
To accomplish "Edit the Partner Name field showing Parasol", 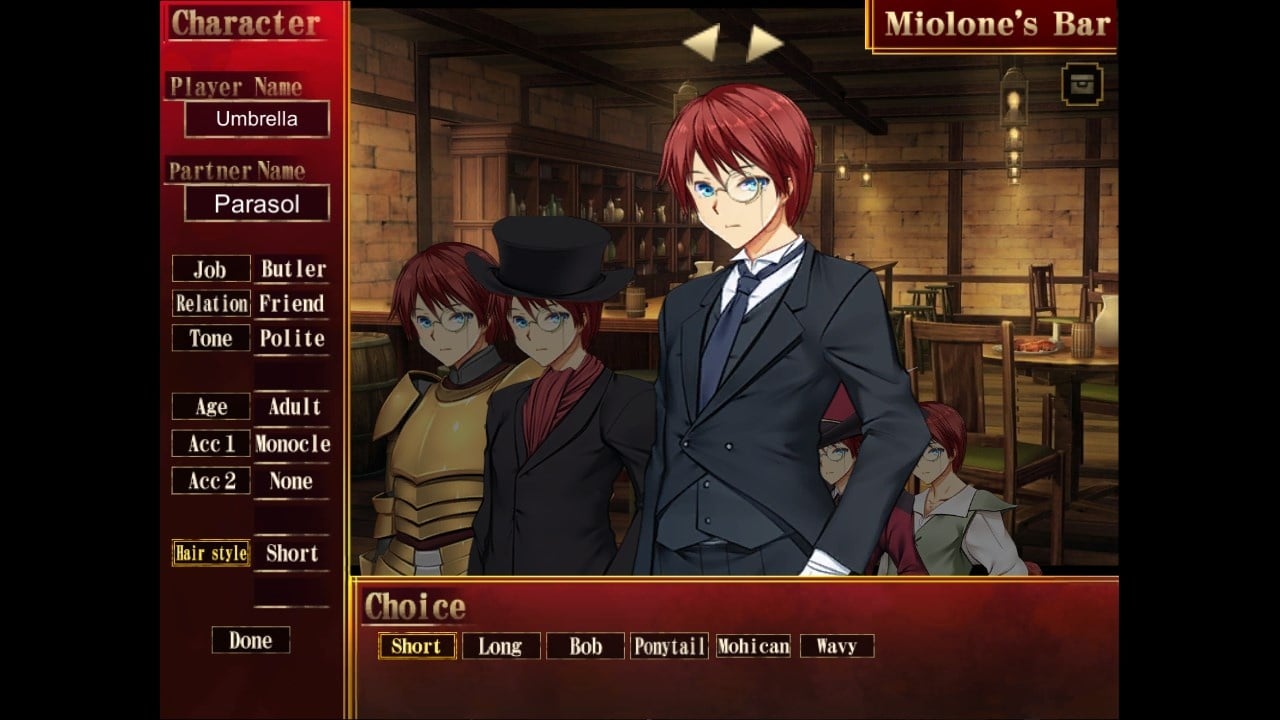I will pos(257,204).
